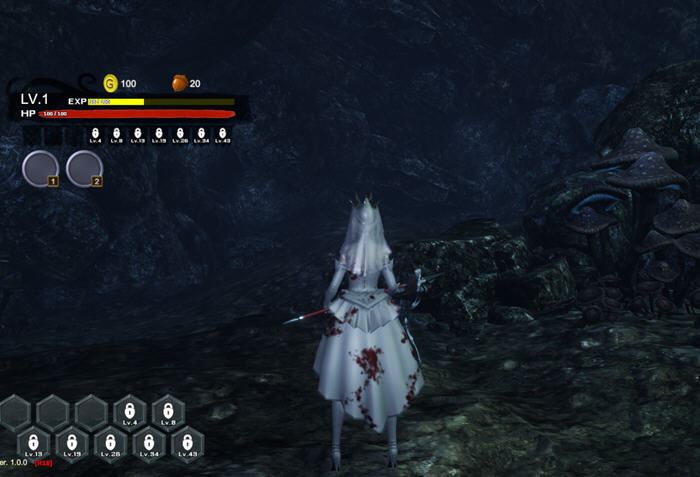Pick the locked Lv.28 hexagon skill slot
Screen dimensions: 700x477
110,443
